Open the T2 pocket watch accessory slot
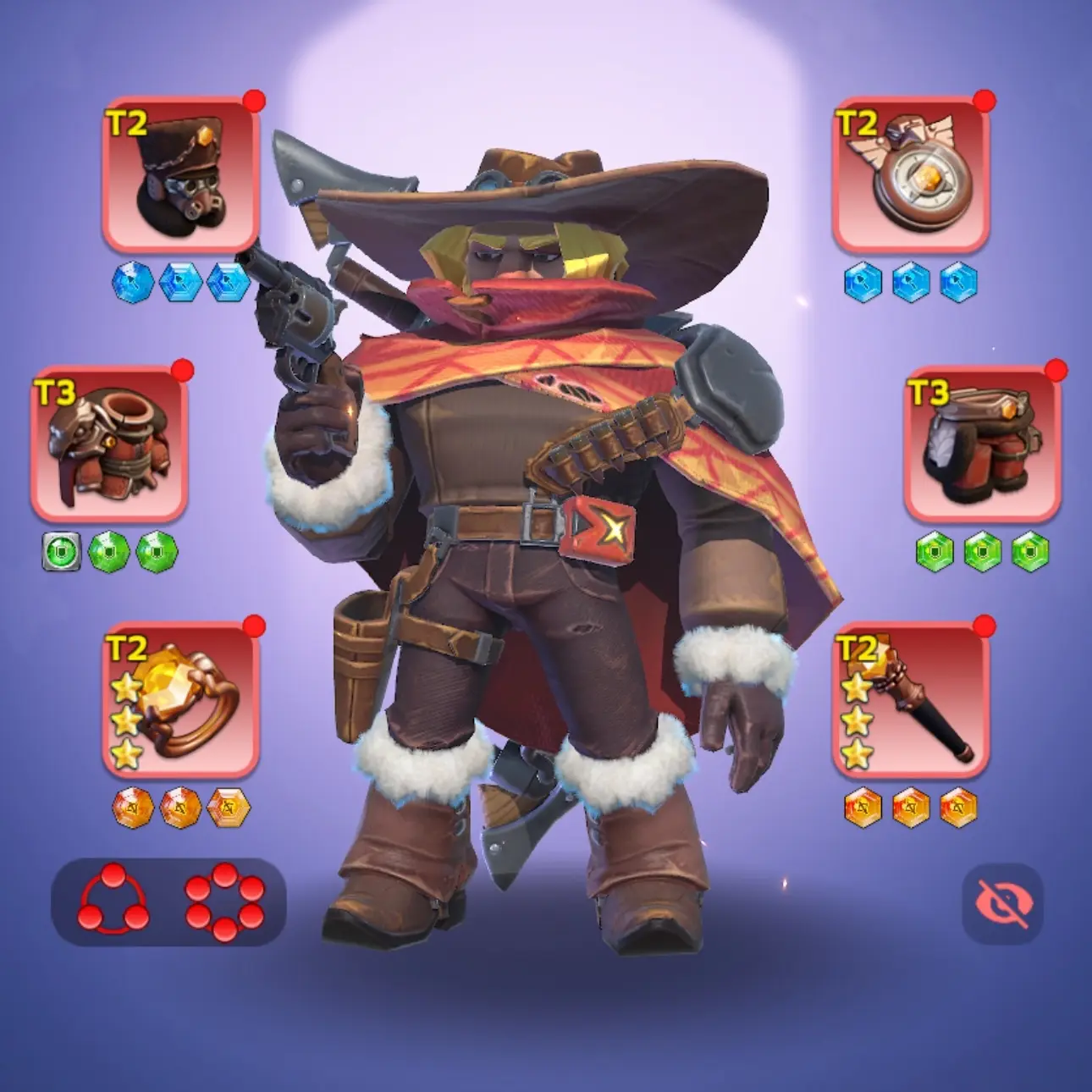Viewport: 1092px width, 1092px height. click(911, 175)
